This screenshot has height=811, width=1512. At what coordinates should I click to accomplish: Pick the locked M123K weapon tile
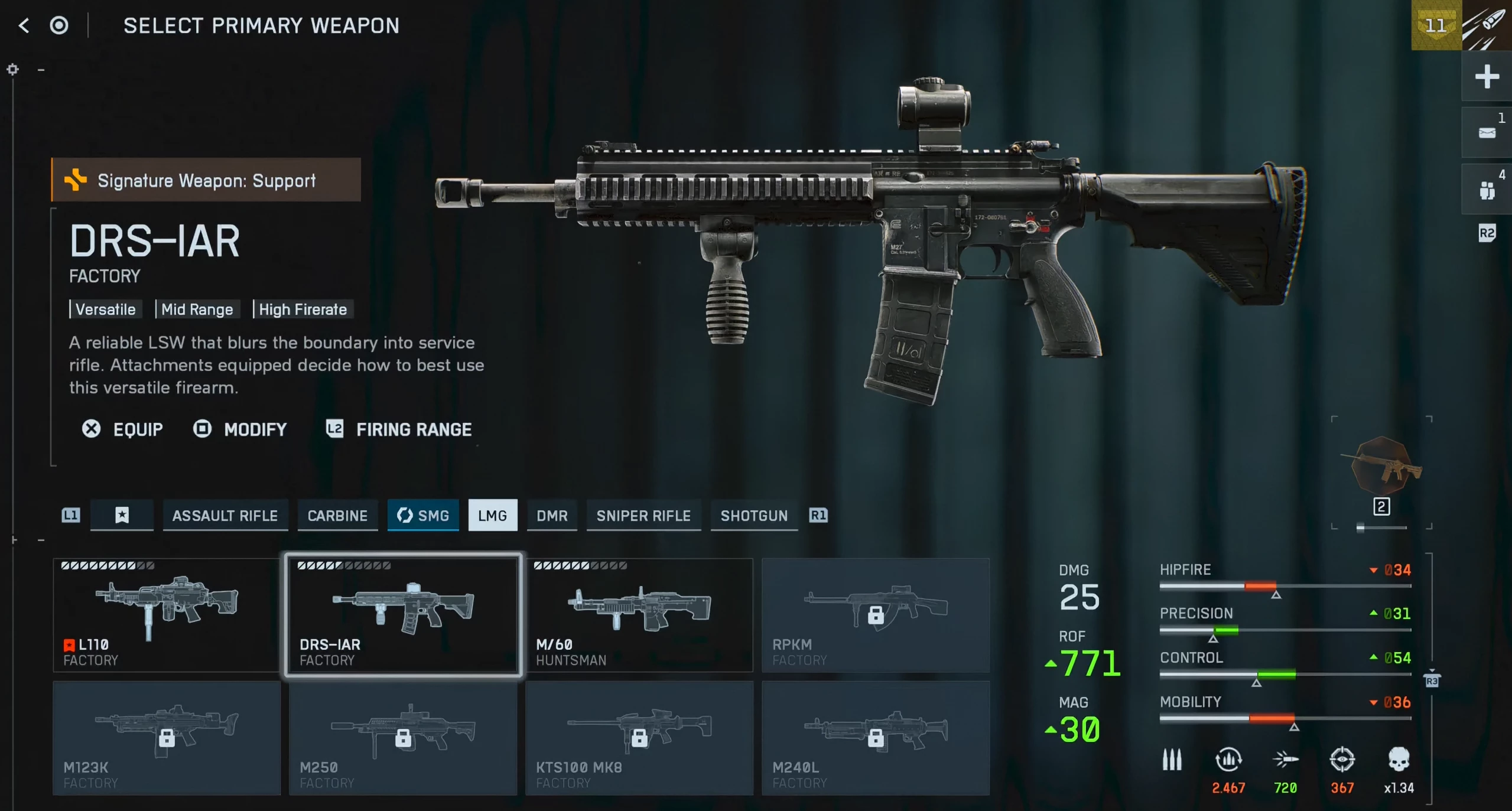pyautogui.click(x=166, y=738)
